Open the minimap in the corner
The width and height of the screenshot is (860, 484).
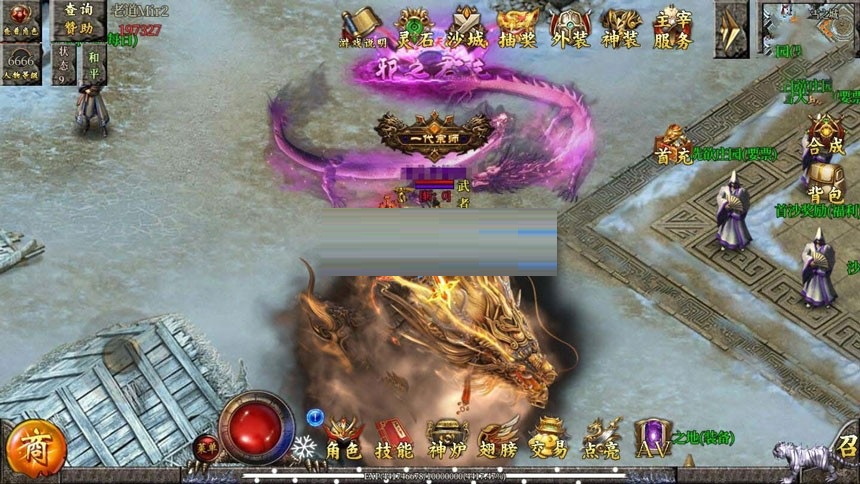pos(808,28)
